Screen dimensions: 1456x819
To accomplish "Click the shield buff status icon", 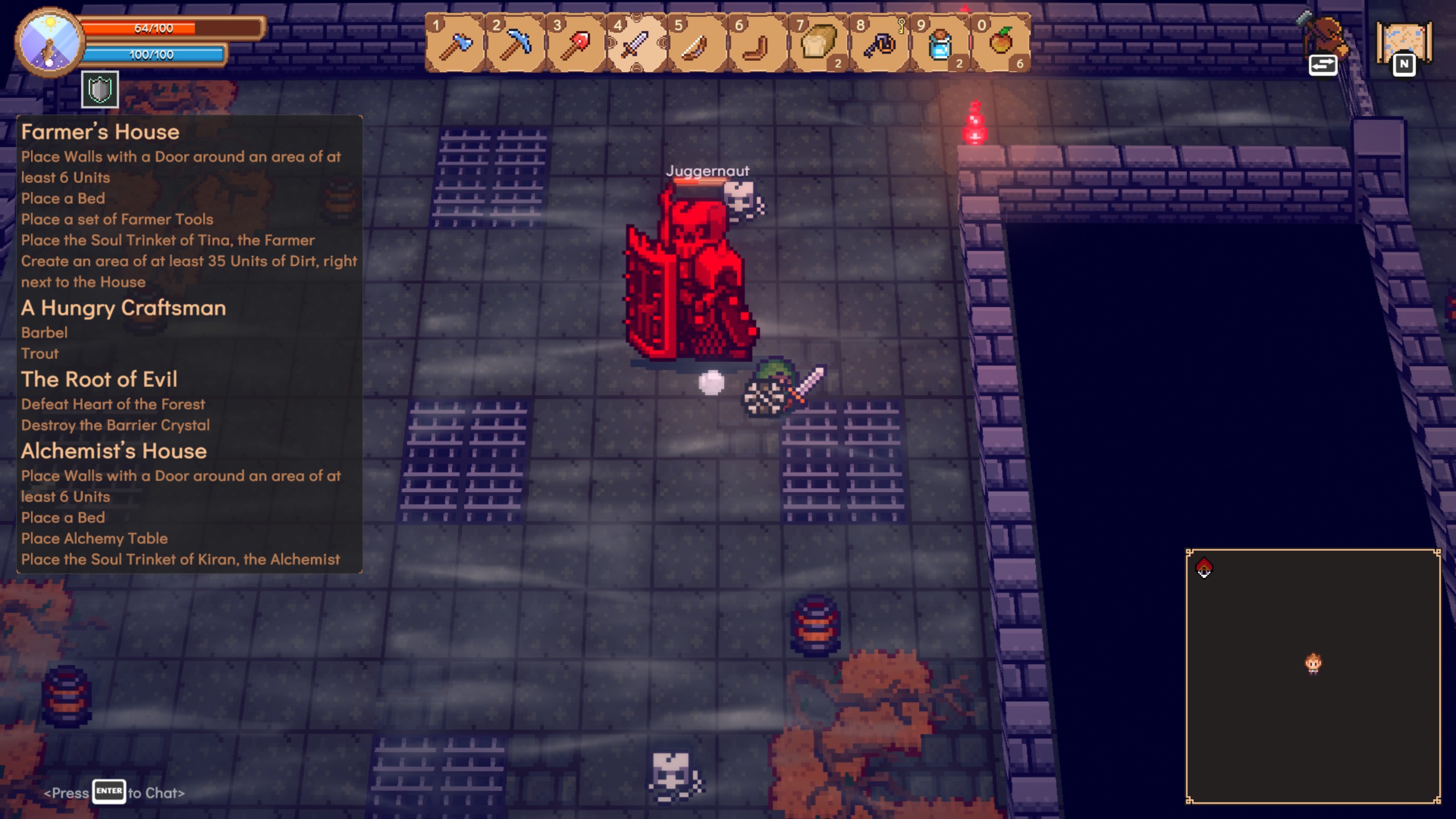I will click(x=100, y=90).
